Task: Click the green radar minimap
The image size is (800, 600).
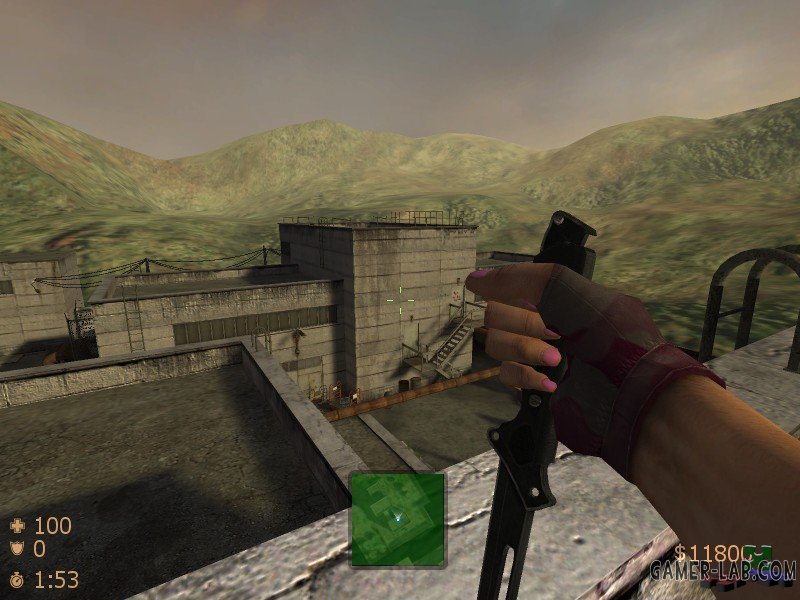Action: 397,518
